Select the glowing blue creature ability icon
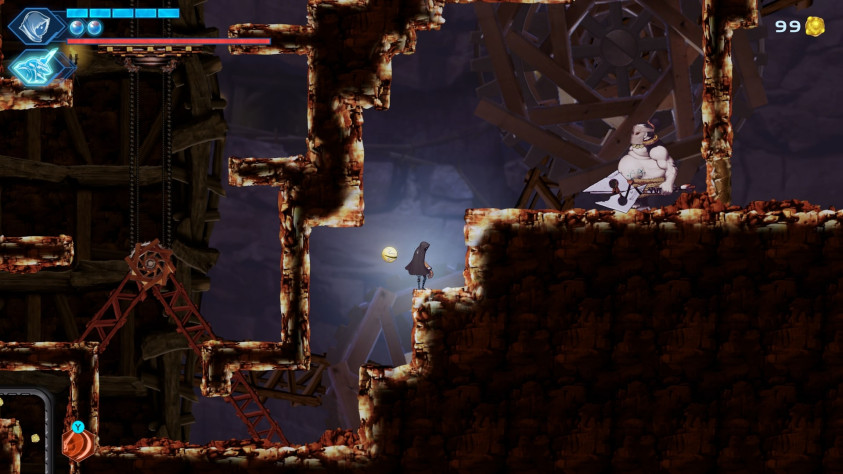843x474 pixels. coord(37,66)
